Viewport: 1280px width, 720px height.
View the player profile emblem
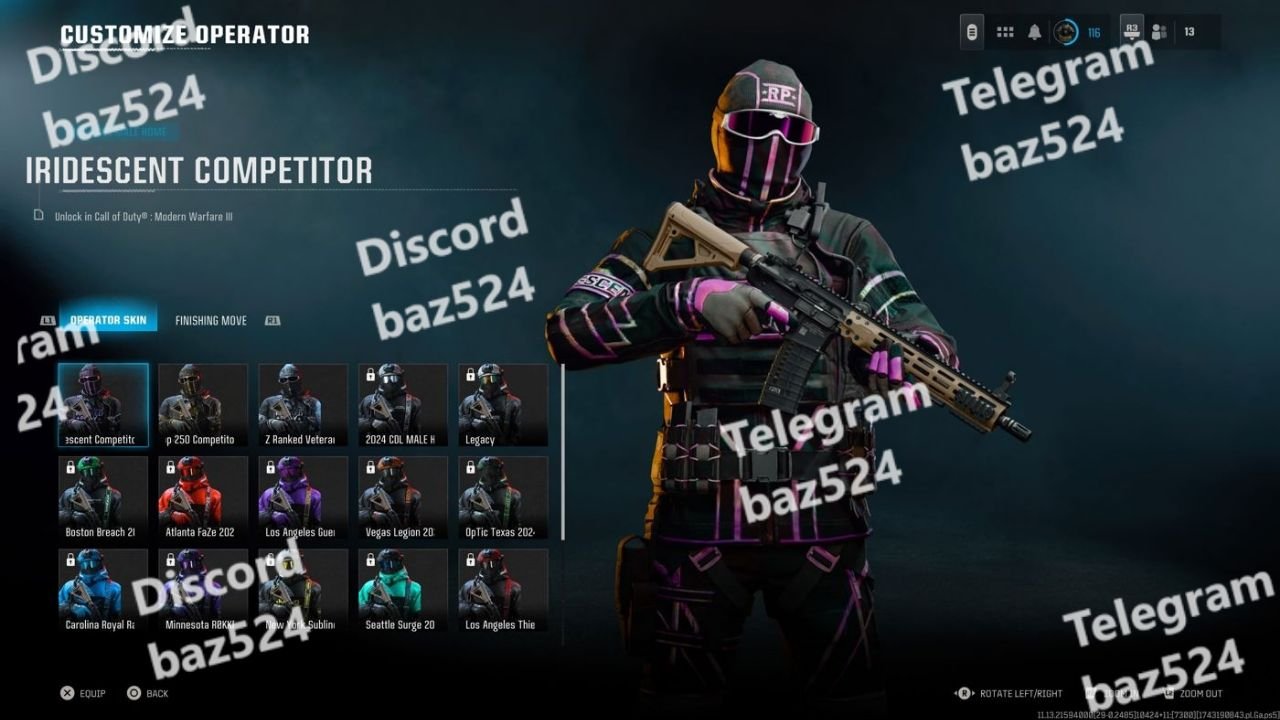pyautogui.click(x=1067, y=32)
